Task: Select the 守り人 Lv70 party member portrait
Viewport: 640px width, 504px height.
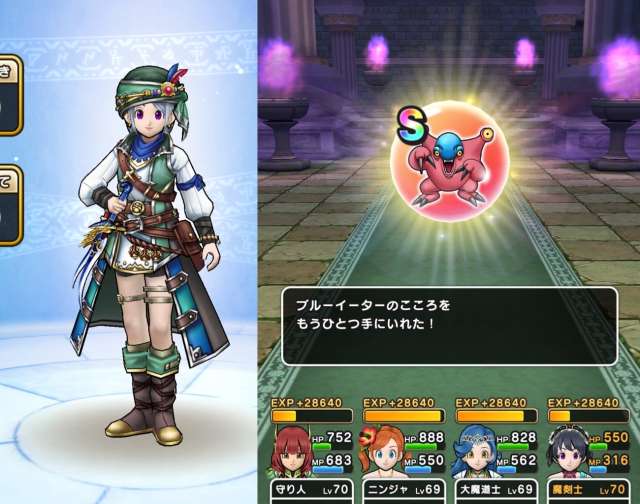Action: click(x=293, y=453)
